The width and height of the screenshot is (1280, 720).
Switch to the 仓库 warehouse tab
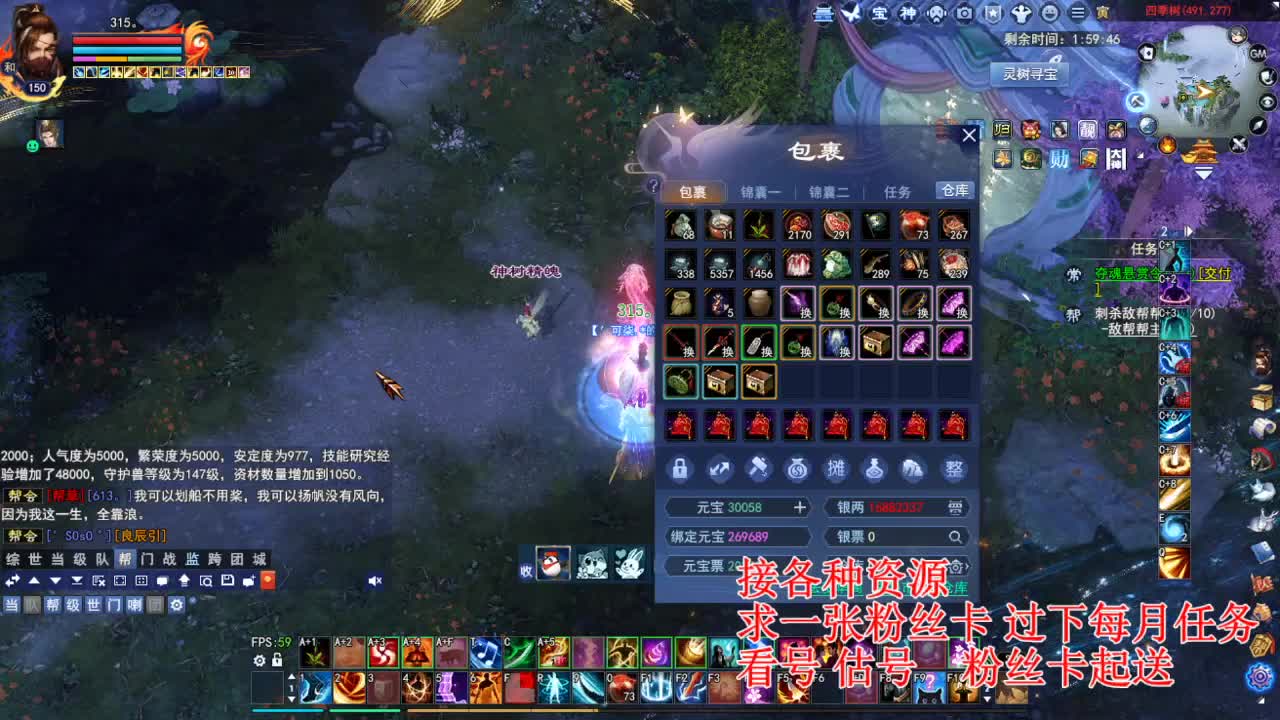pyautogui.click(x=953, y=190)
